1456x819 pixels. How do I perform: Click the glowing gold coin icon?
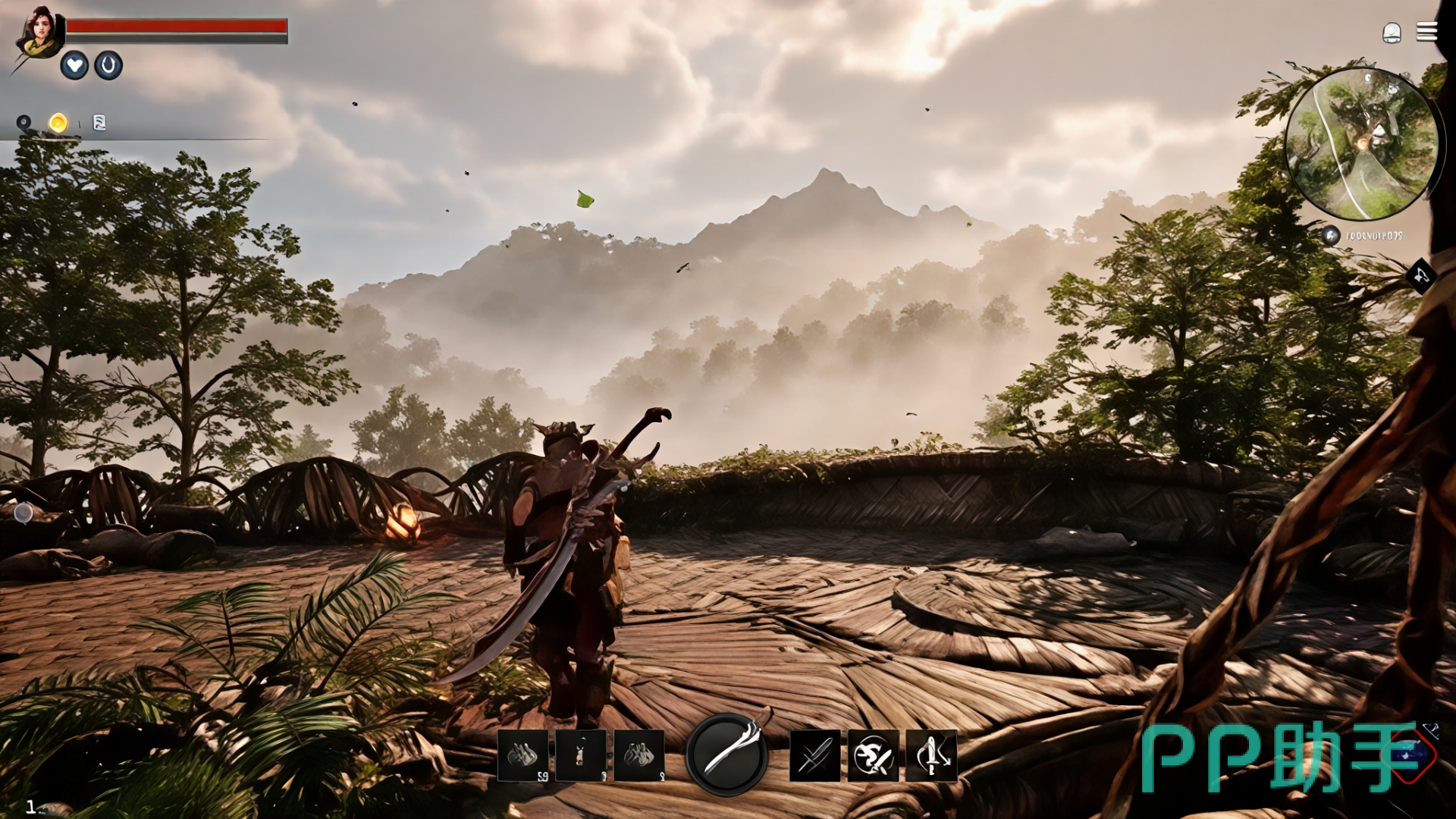[x=58, y=123]
